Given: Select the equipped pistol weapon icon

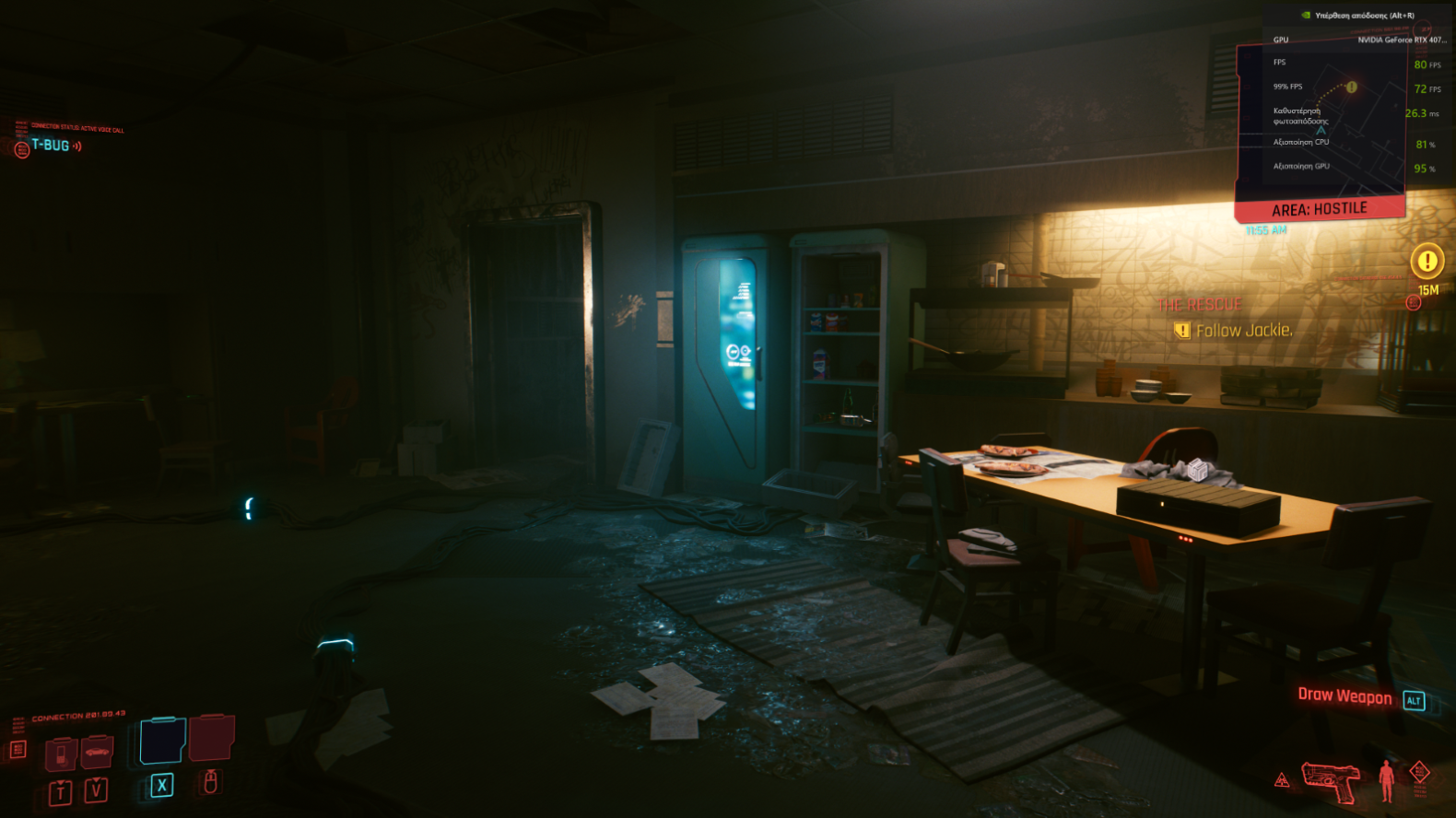Looking at the screenshot, I should pyautogui.click(x=1331, y=780).
